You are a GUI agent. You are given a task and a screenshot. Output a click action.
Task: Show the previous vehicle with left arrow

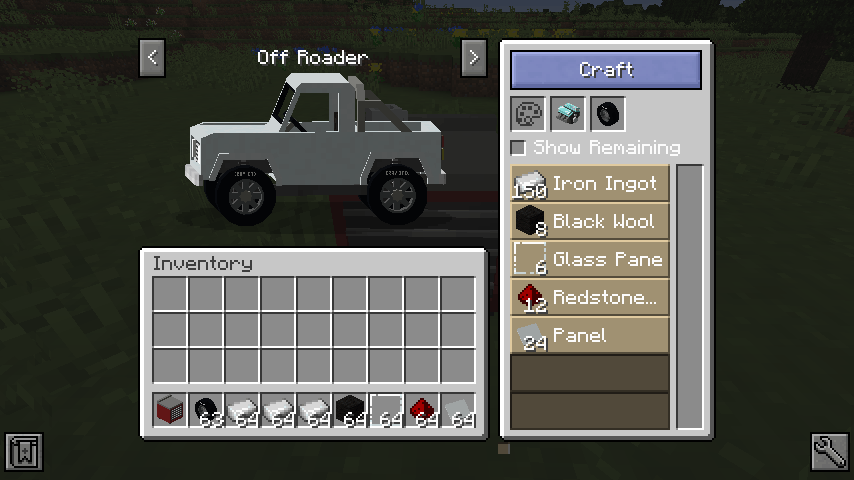click(x=152, y=57)
